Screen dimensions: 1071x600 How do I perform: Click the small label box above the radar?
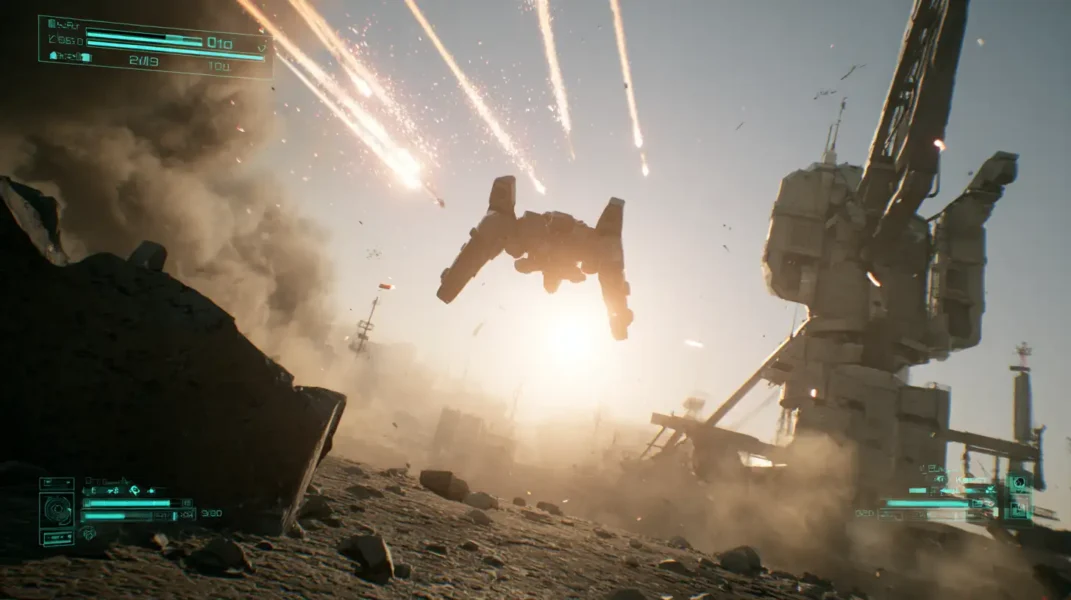click(x=56, y=483)
